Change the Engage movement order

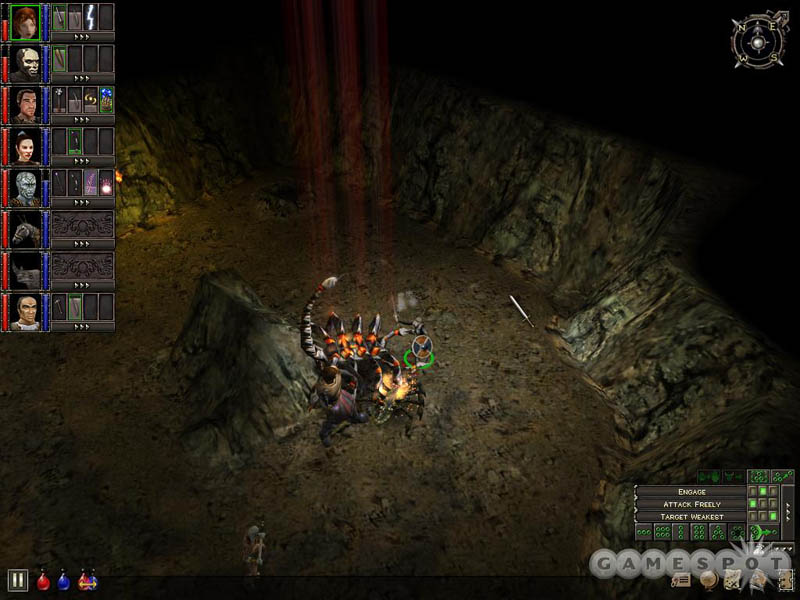coord(691,492)
